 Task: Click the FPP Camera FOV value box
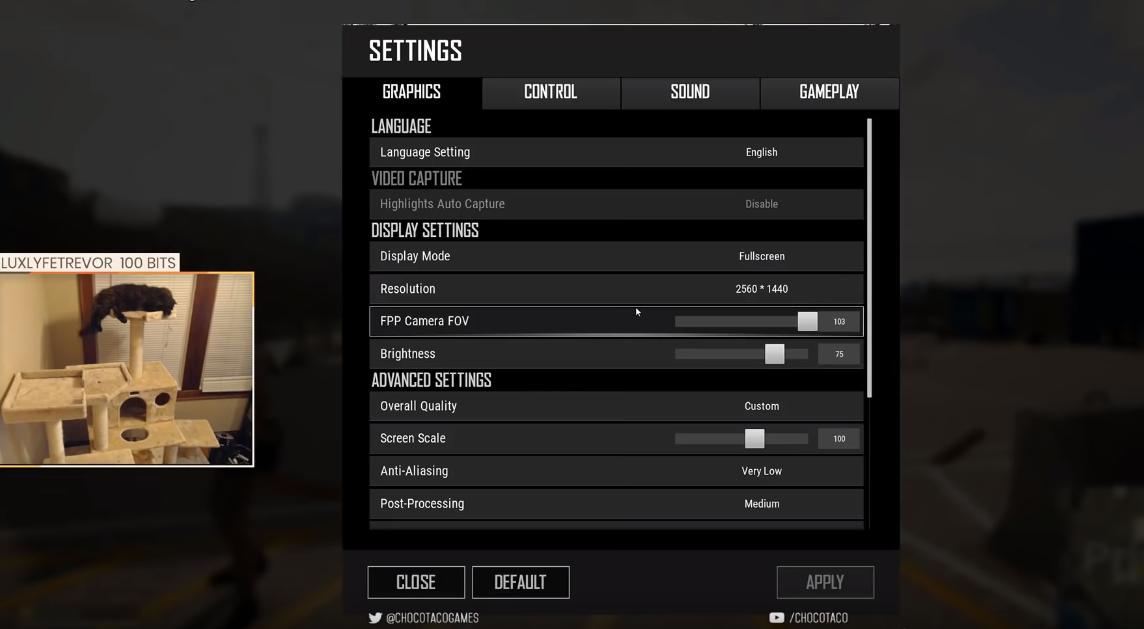pos(839,321)
